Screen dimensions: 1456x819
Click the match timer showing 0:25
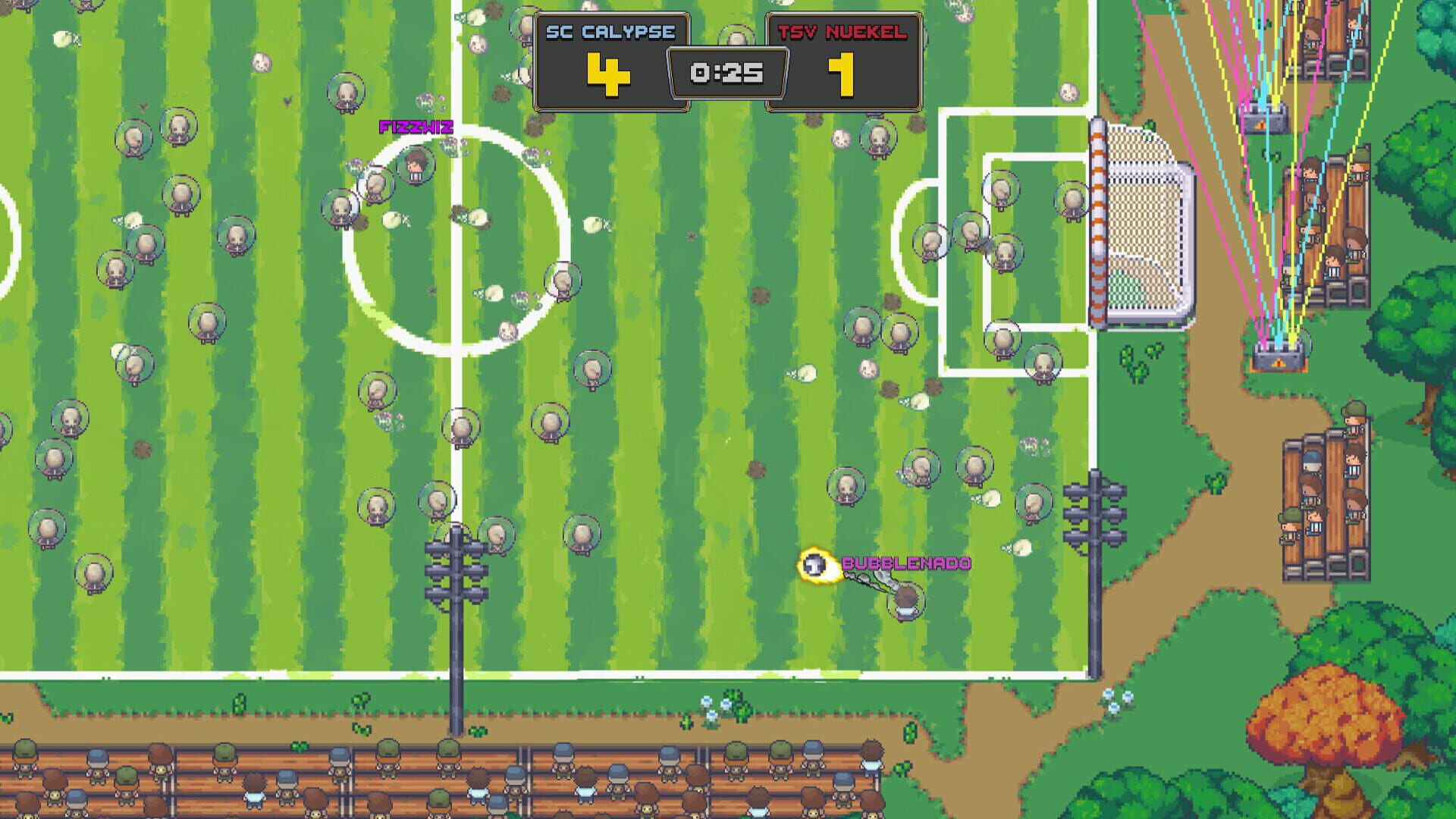[x=724, y=72]
